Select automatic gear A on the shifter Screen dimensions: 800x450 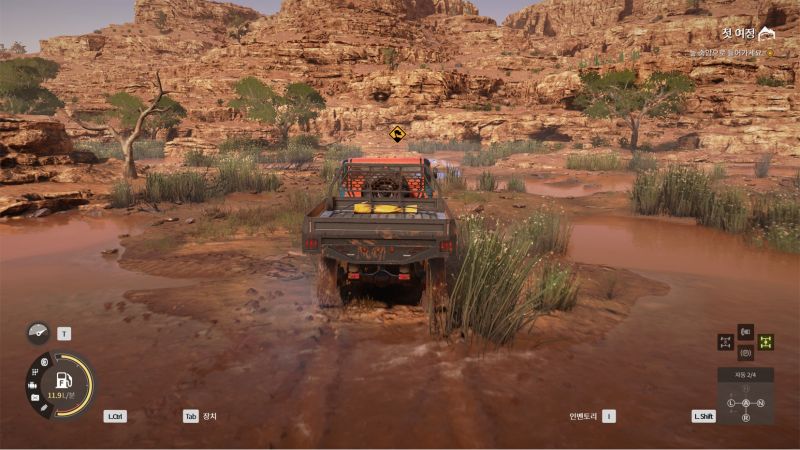tap(745, 403)
